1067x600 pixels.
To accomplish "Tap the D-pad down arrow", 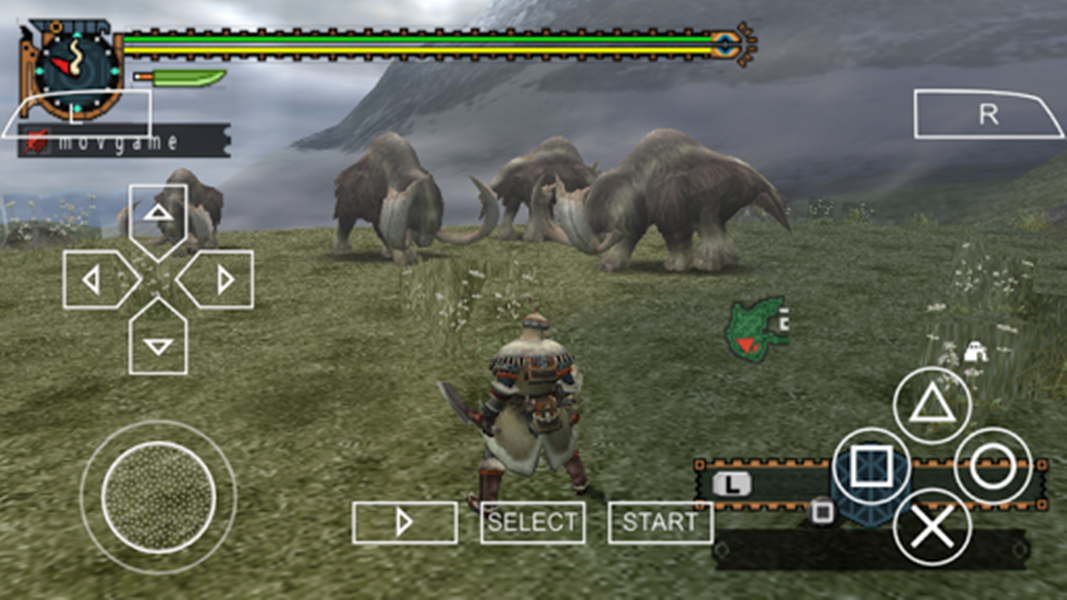I will [x=158, y=342].
